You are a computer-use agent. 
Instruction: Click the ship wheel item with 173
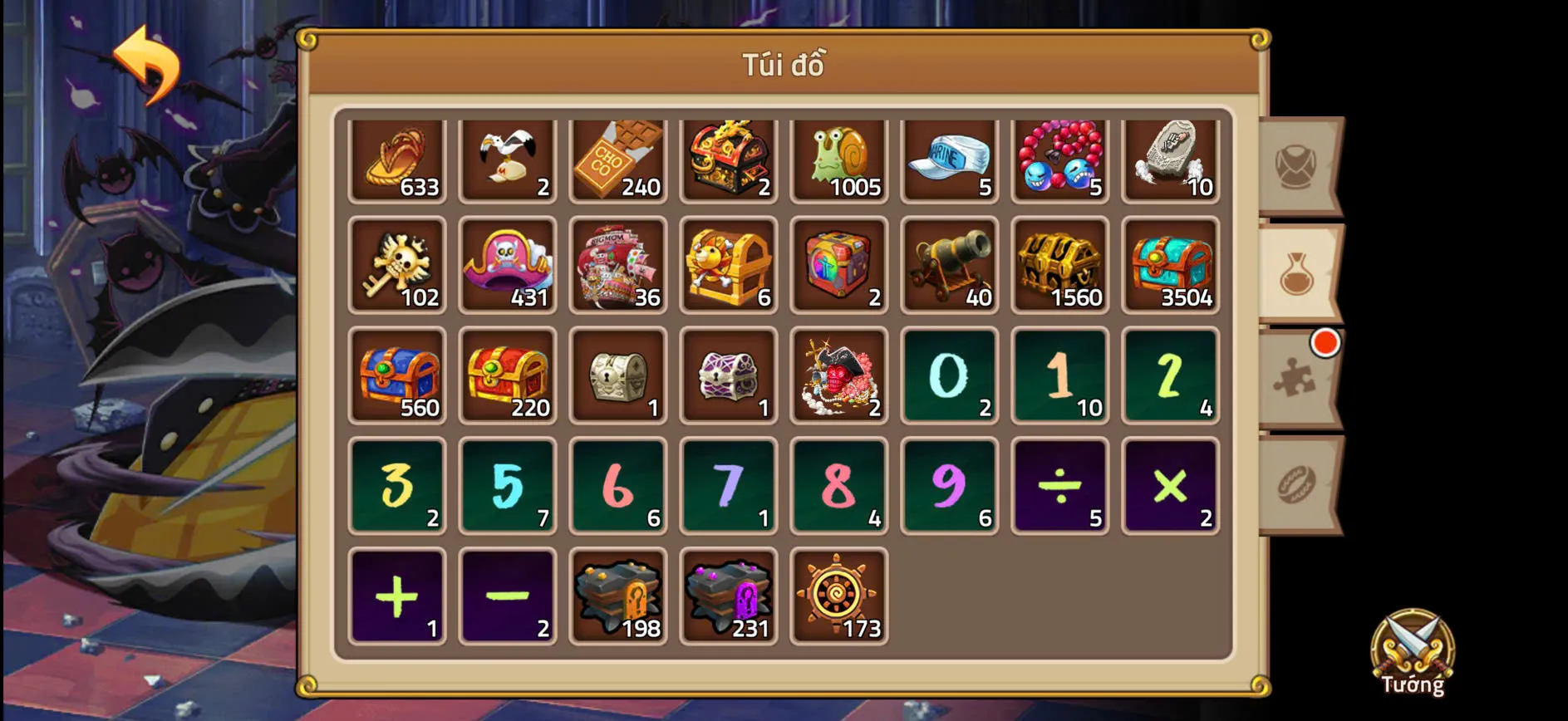838,598
